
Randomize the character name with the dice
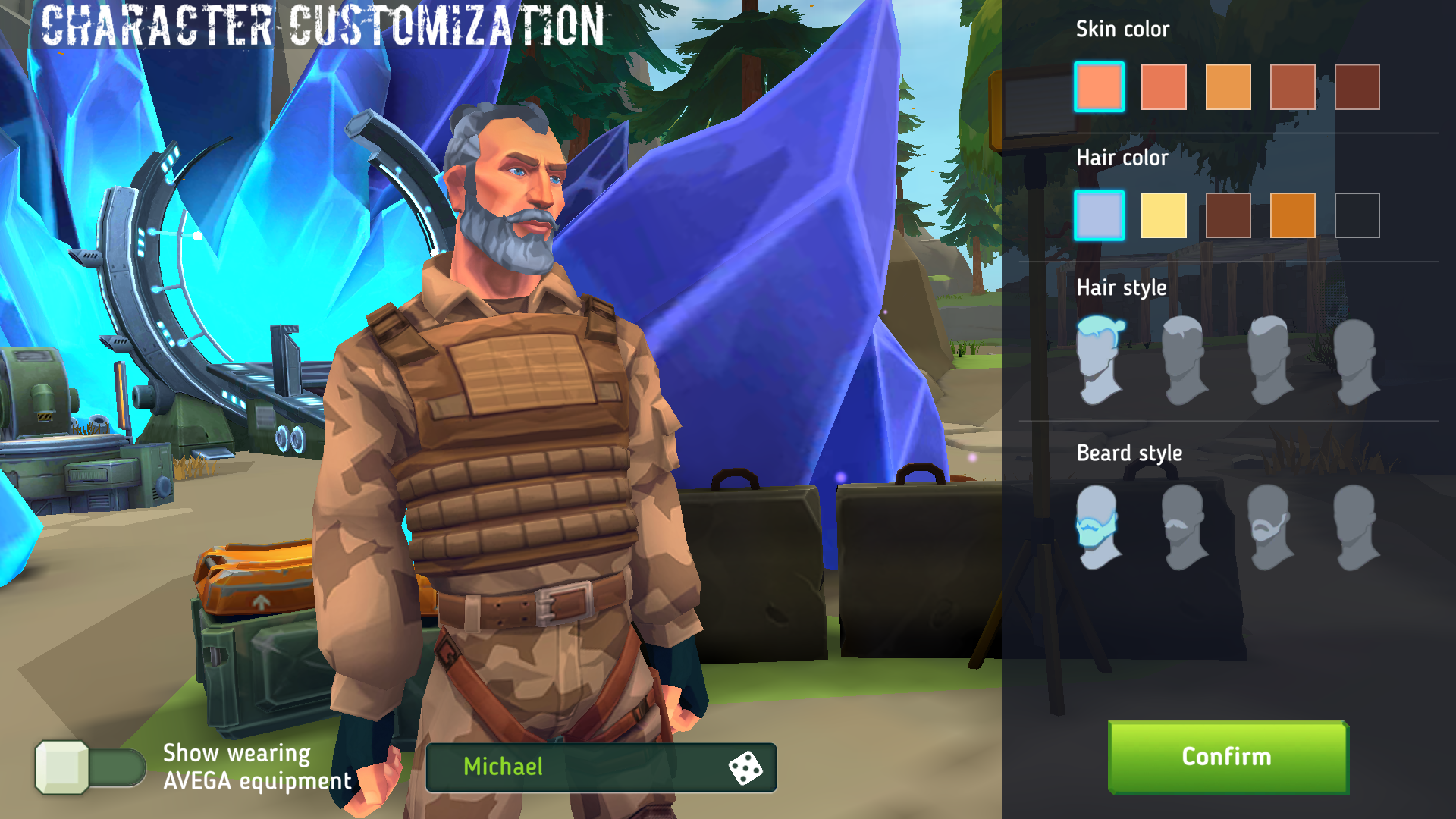coord(746,767)
